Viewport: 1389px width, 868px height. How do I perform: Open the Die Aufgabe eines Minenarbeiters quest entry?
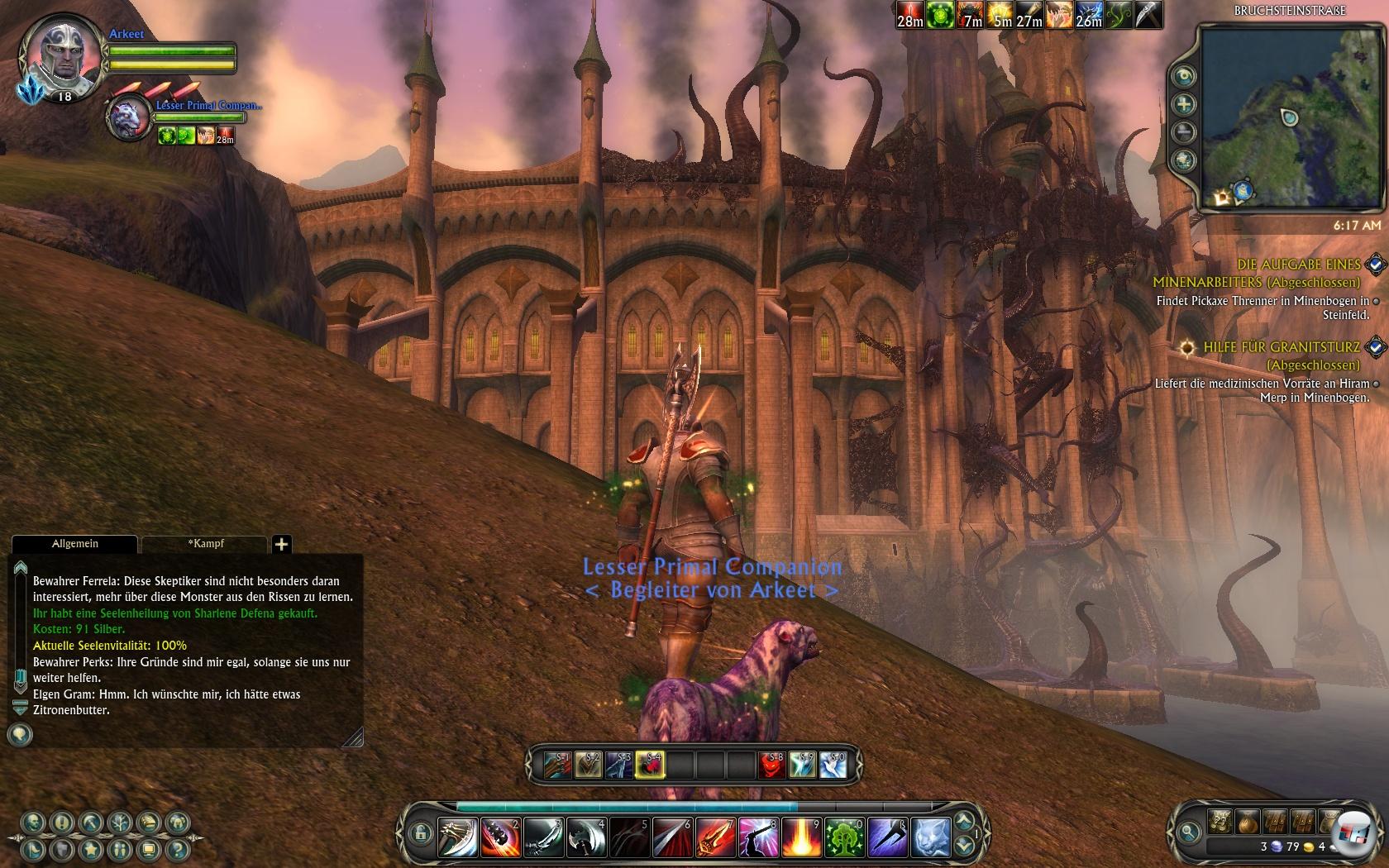(1298, 265)
